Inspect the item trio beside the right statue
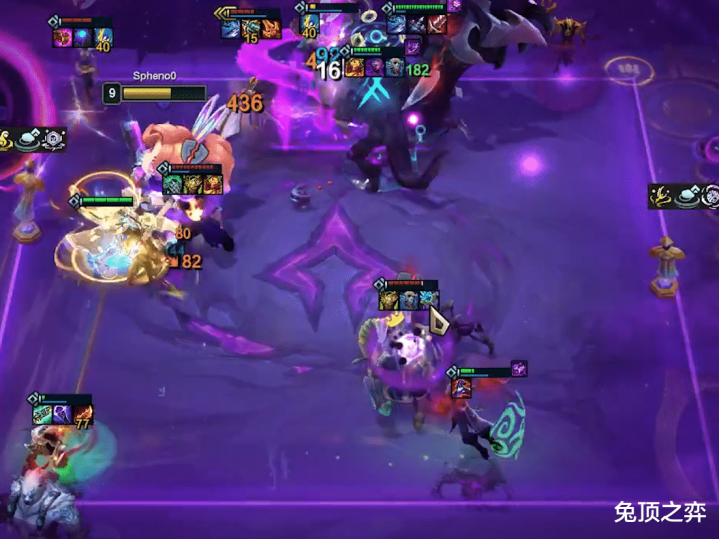 click(x=684, y=196)
